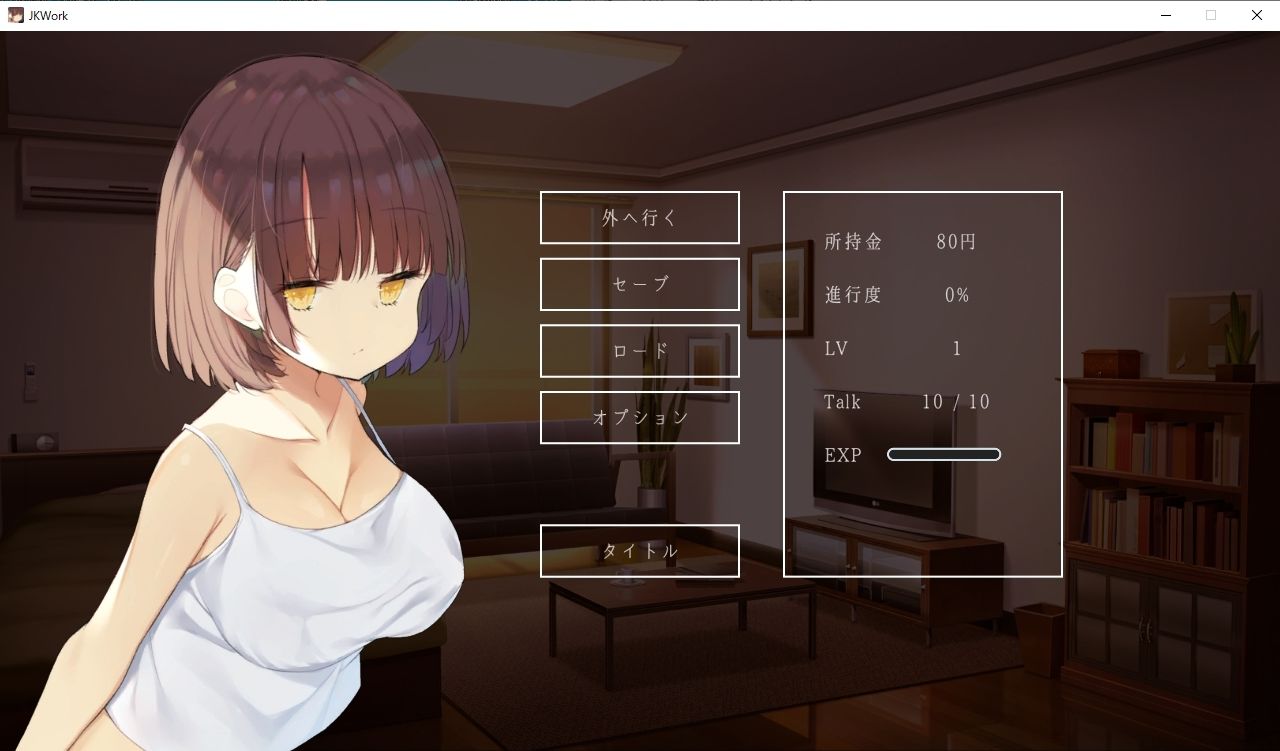Viewport: 1280px width, 751px height.
Task: Return to title screen using タイトル
Action: pyautogui.click(x=640, y=550)
